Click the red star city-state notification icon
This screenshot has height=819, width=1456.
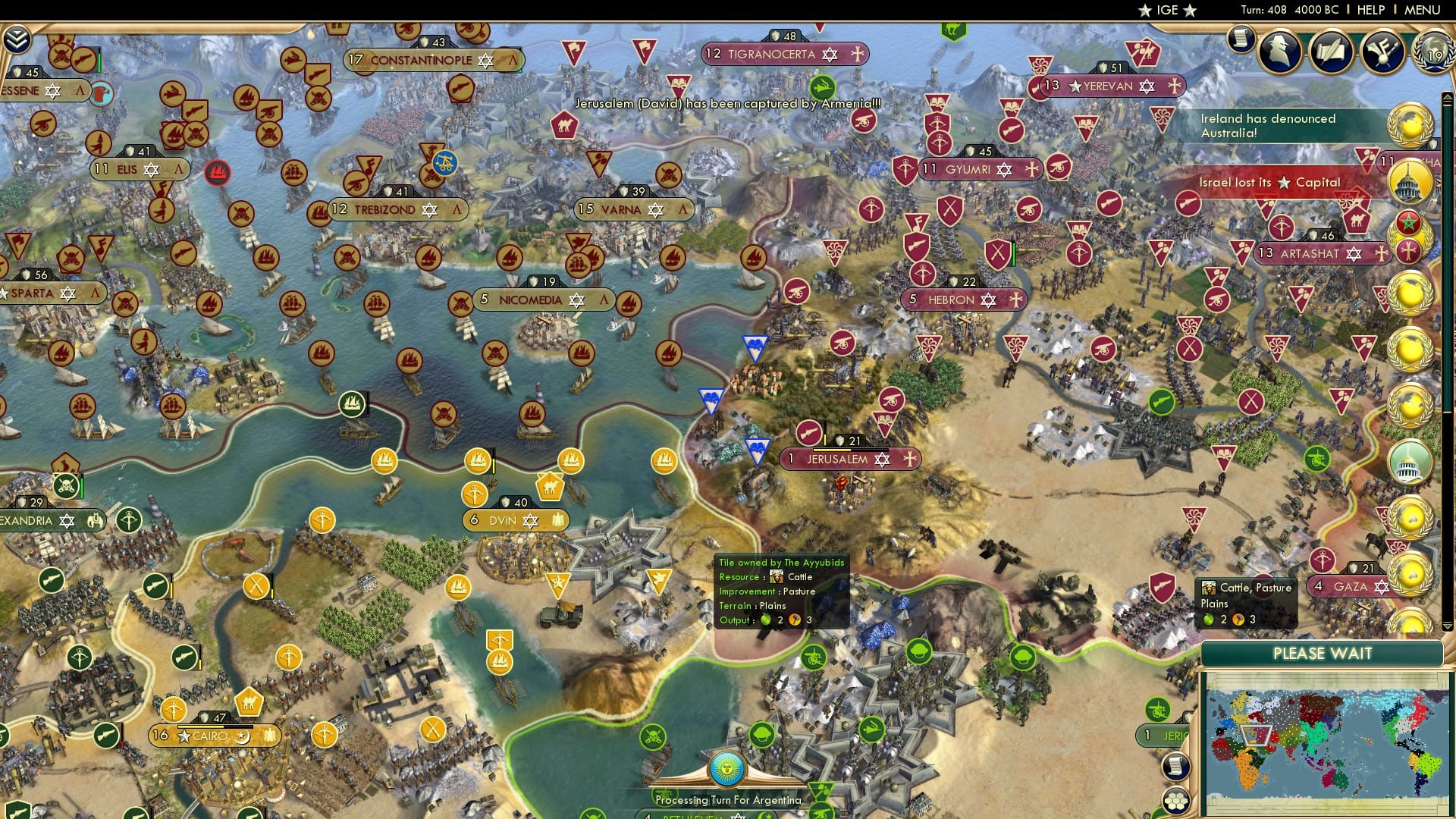coord(1408,222)
